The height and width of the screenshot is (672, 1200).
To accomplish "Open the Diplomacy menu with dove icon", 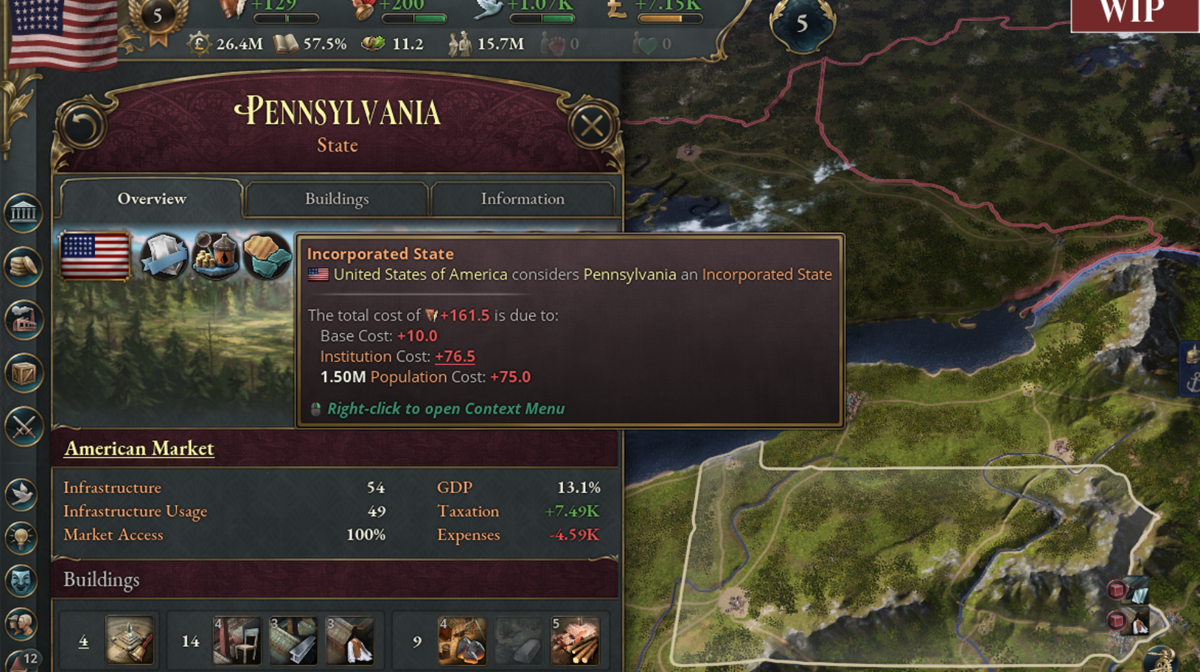I will coord(23,493).
